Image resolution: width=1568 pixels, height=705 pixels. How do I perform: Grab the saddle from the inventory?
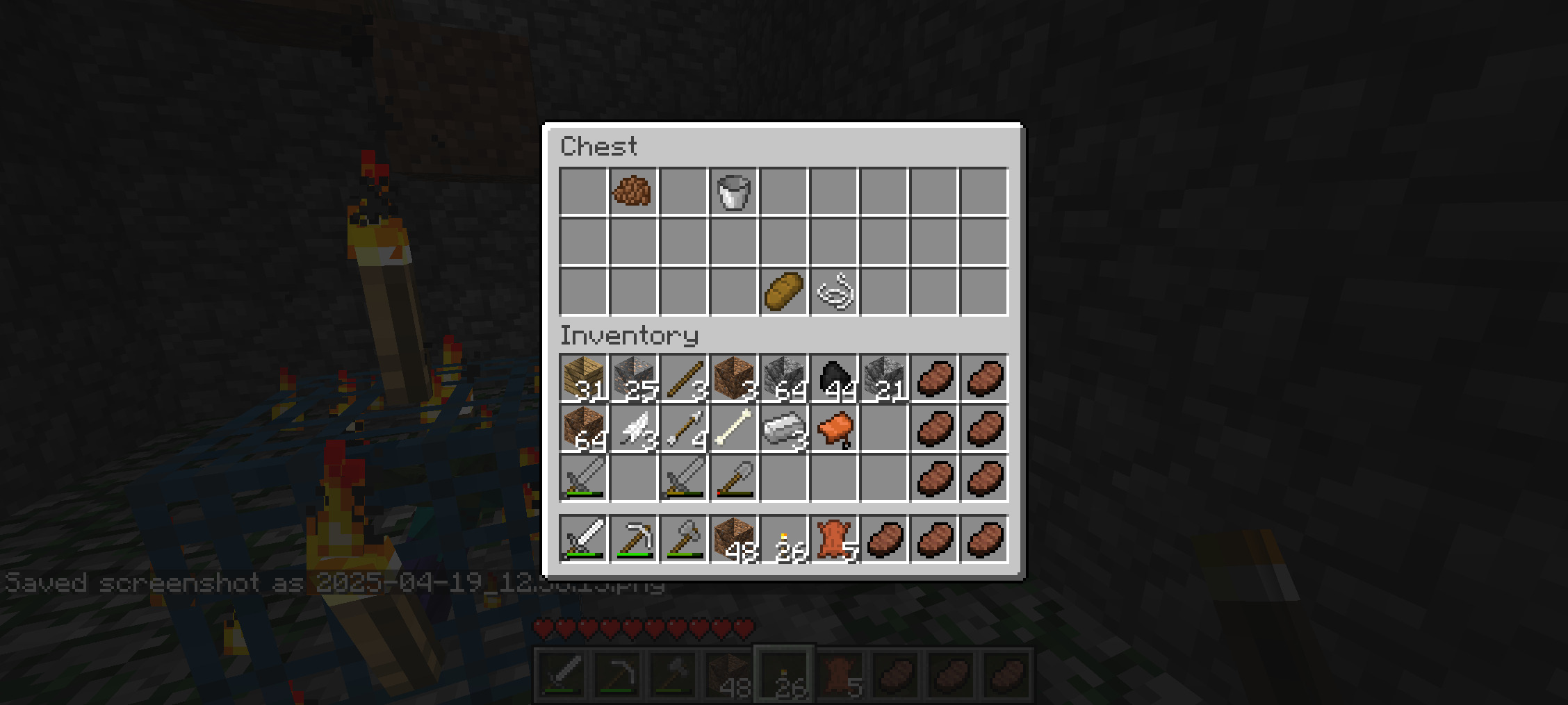click(x=834, y=429)
